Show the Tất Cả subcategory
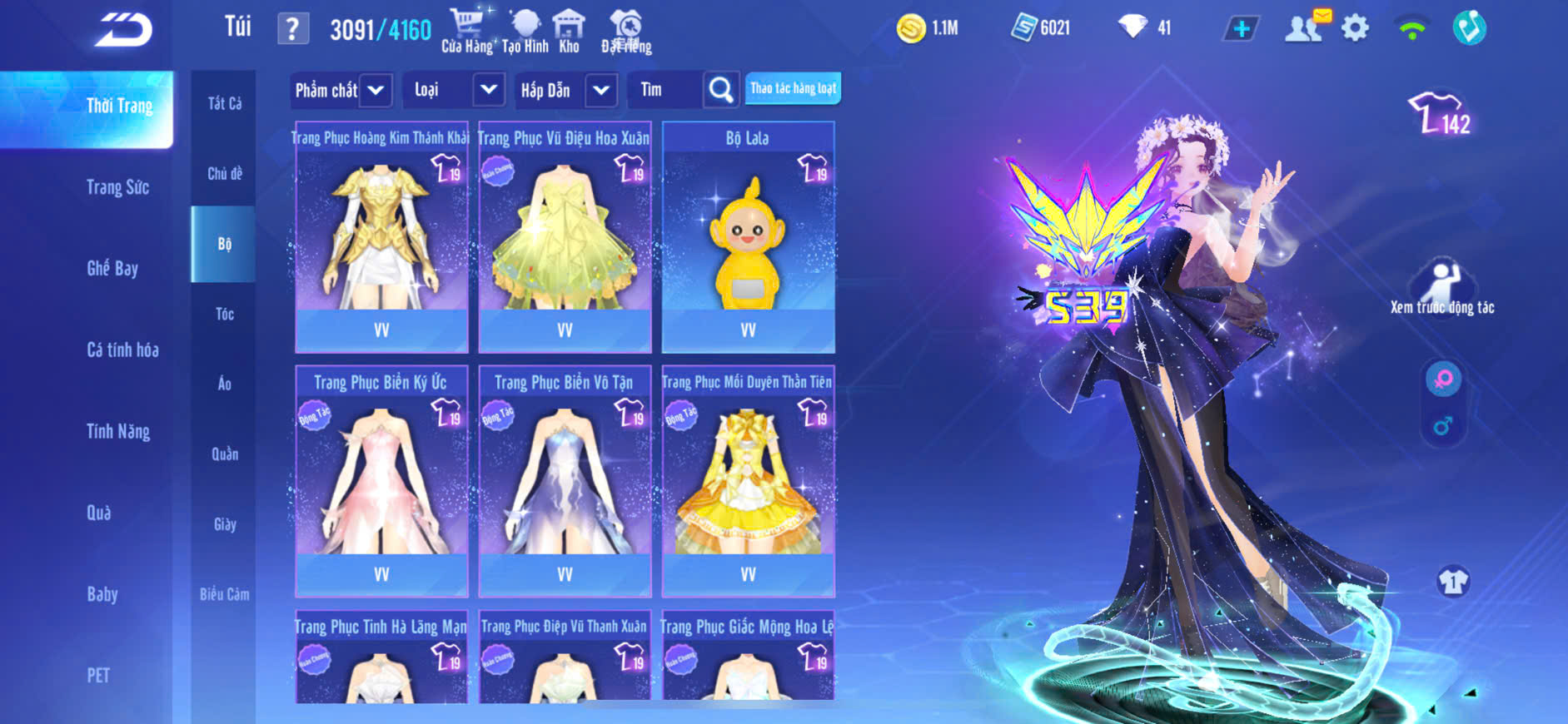 point(225,103)
